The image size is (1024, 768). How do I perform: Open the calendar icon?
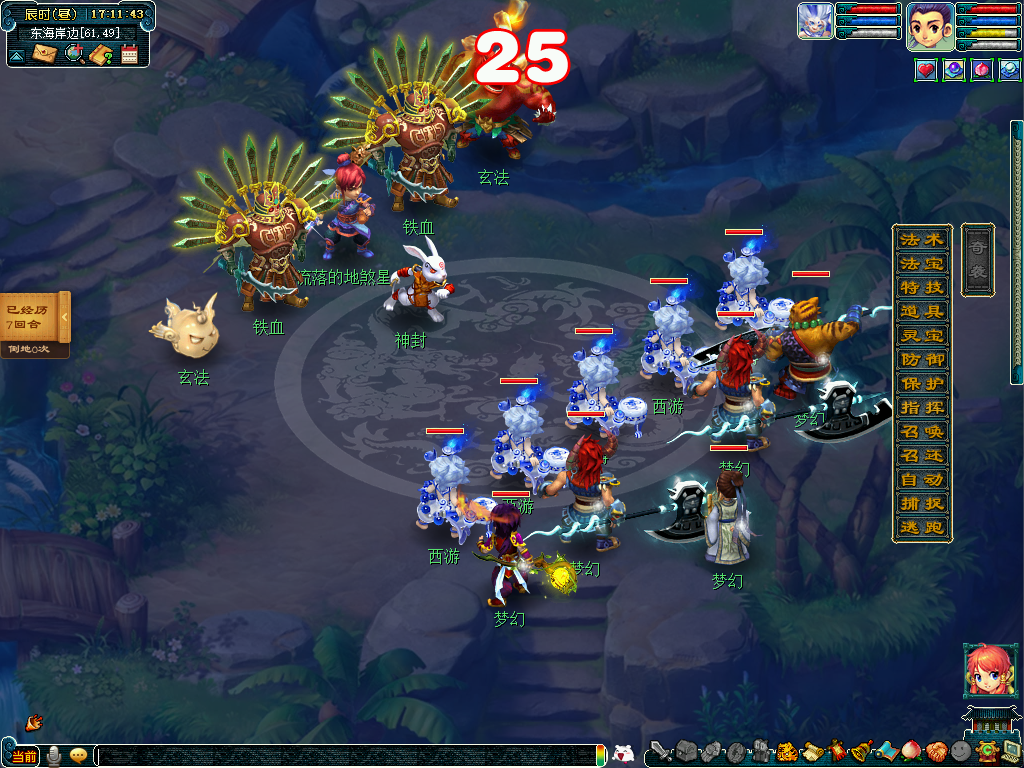pyautogui.click(x=129, y=54)
